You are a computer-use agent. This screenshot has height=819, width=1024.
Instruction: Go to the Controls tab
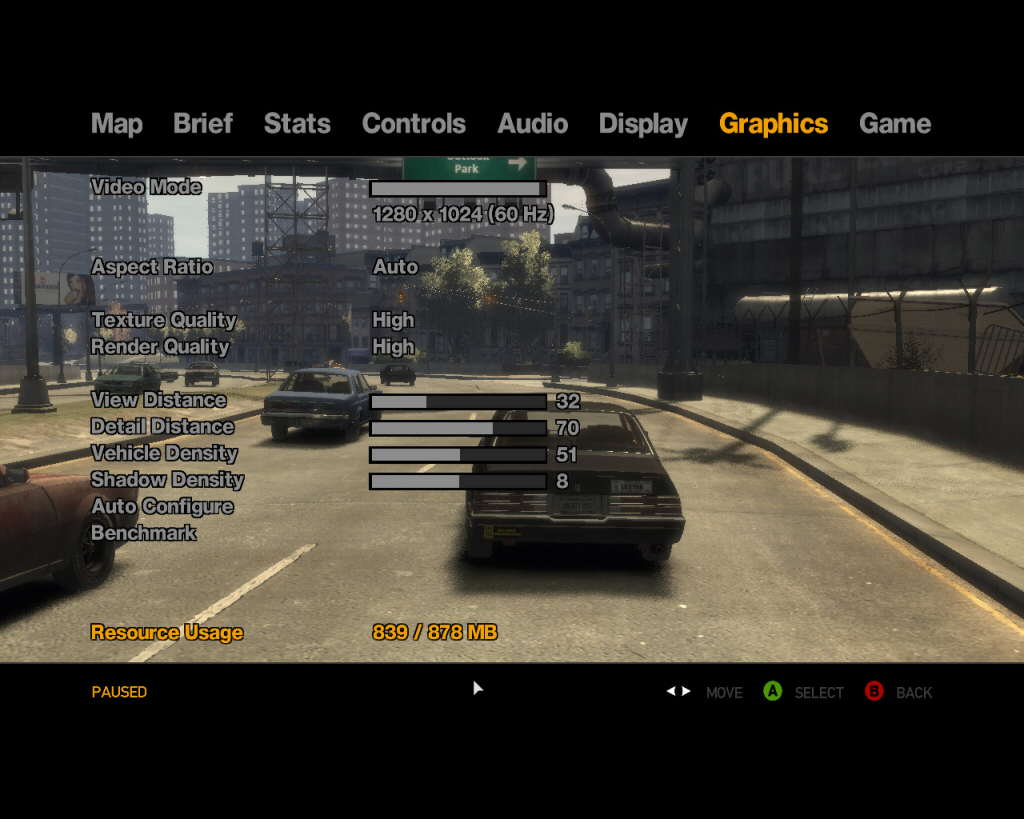point(414,124)
